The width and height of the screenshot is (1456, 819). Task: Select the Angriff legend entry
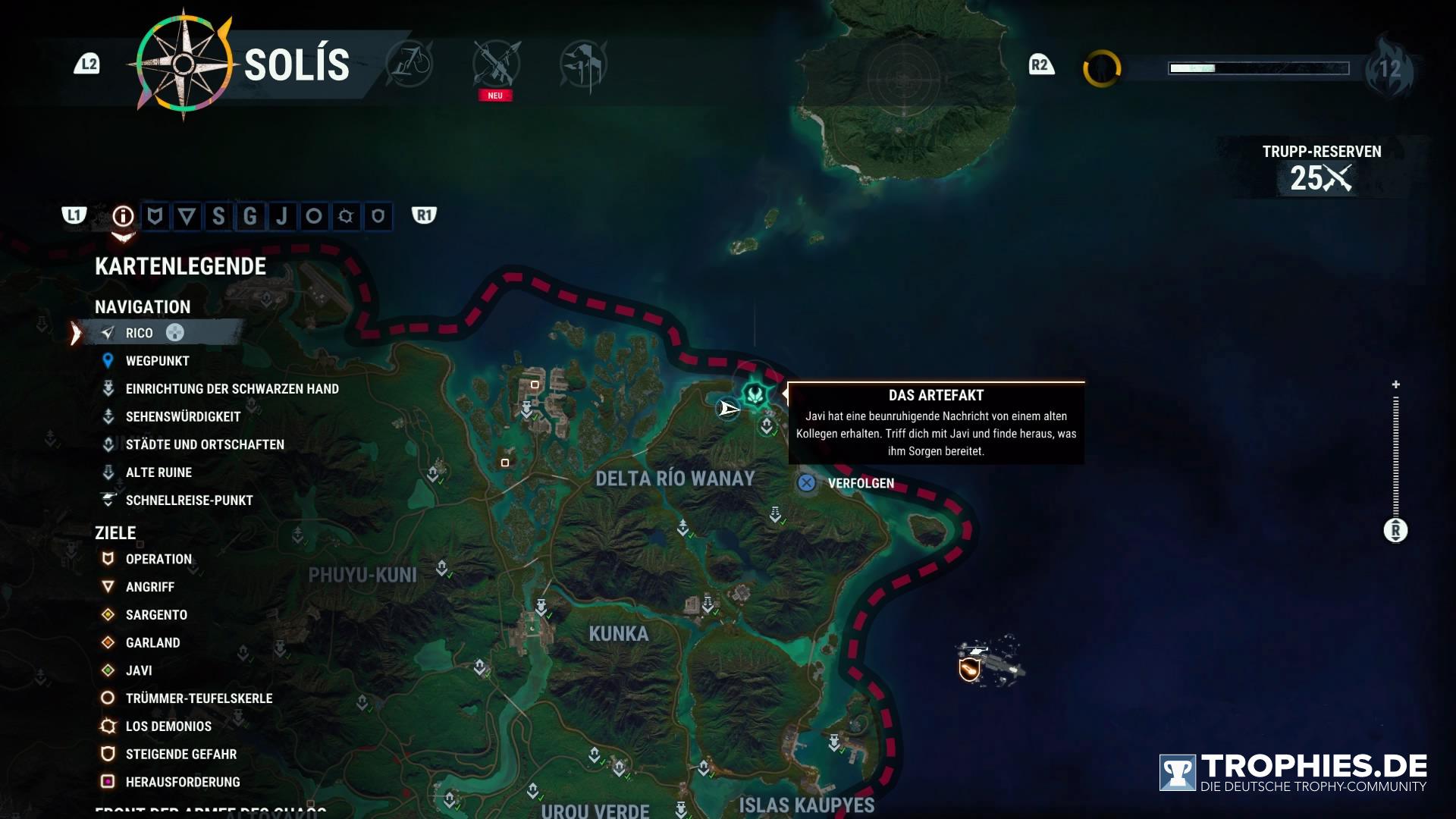[149, 587]
